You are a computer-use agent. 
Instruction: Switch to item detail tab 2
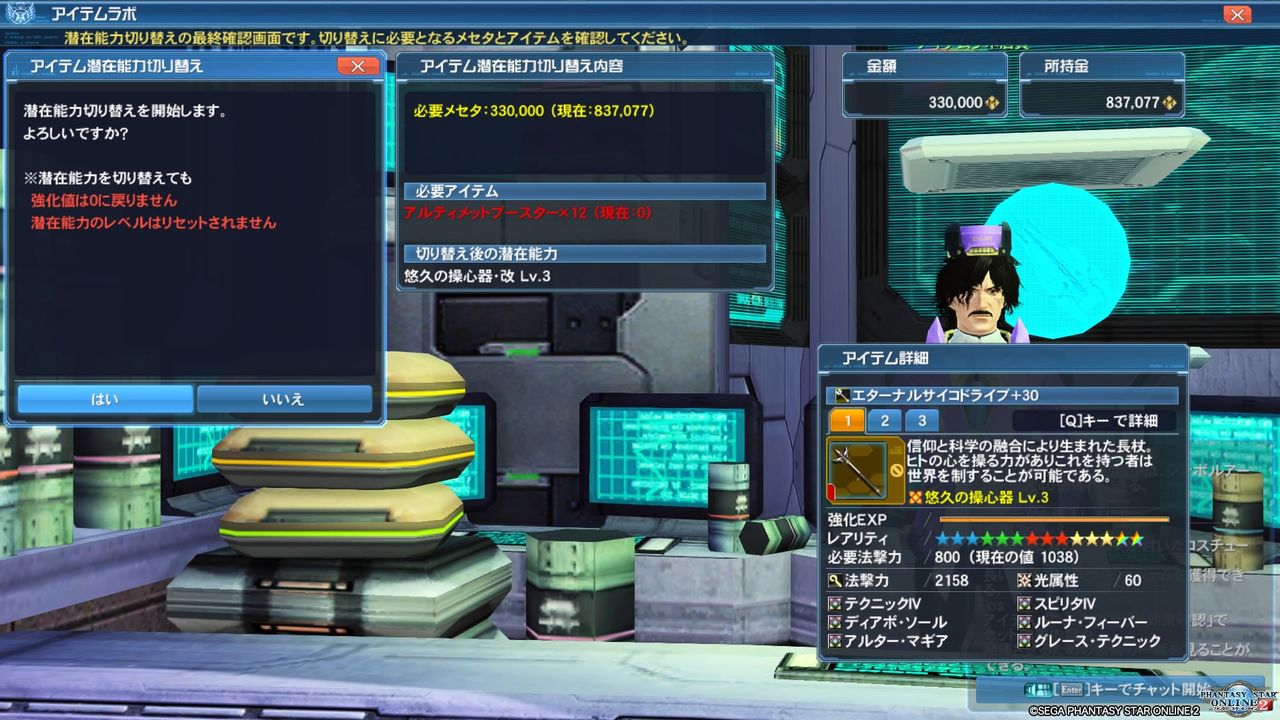pyautogui.click(x=884, y=420)
